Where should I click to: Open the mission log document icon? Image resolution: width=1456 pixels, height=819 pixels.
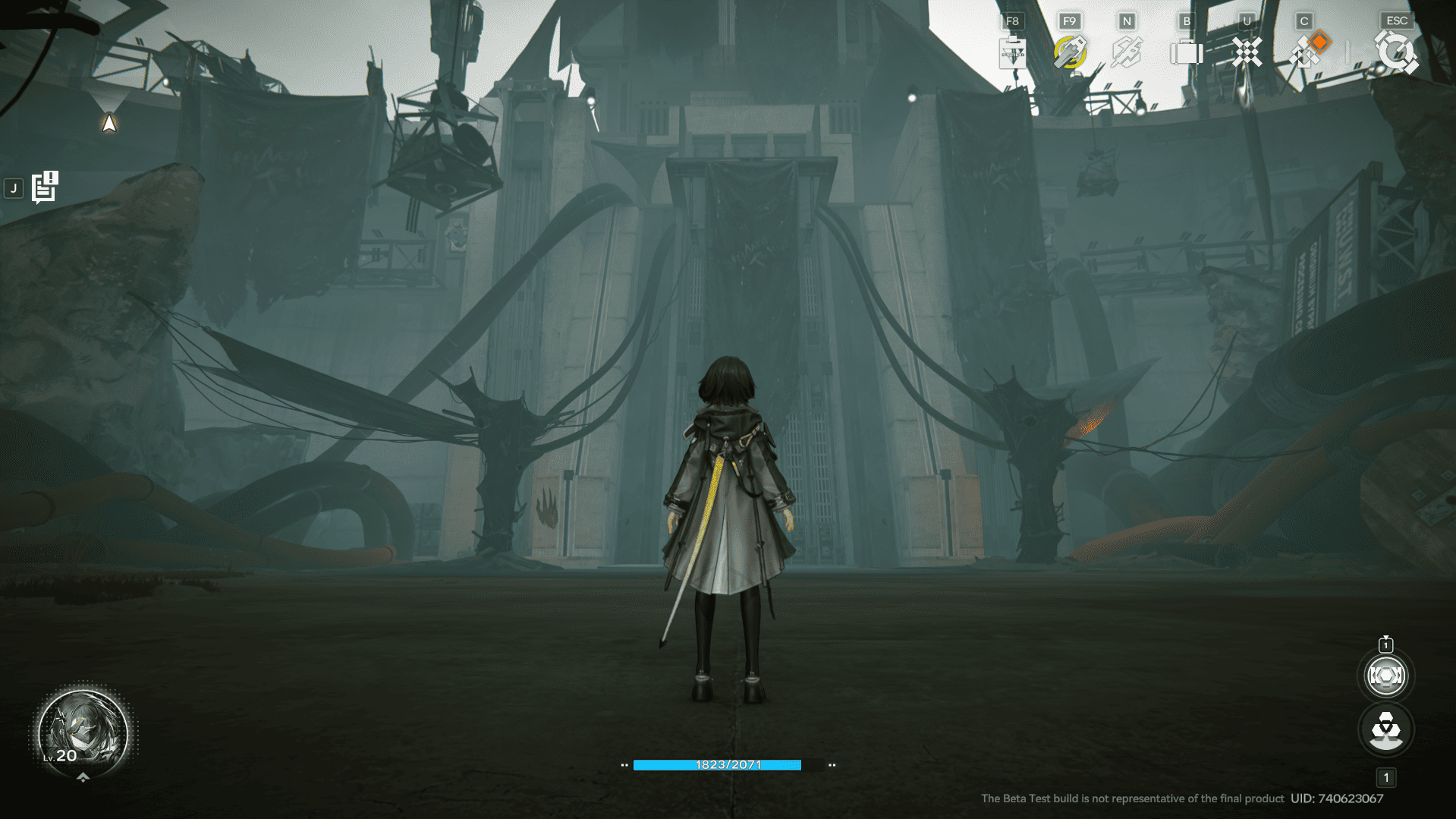pos(45,187)
